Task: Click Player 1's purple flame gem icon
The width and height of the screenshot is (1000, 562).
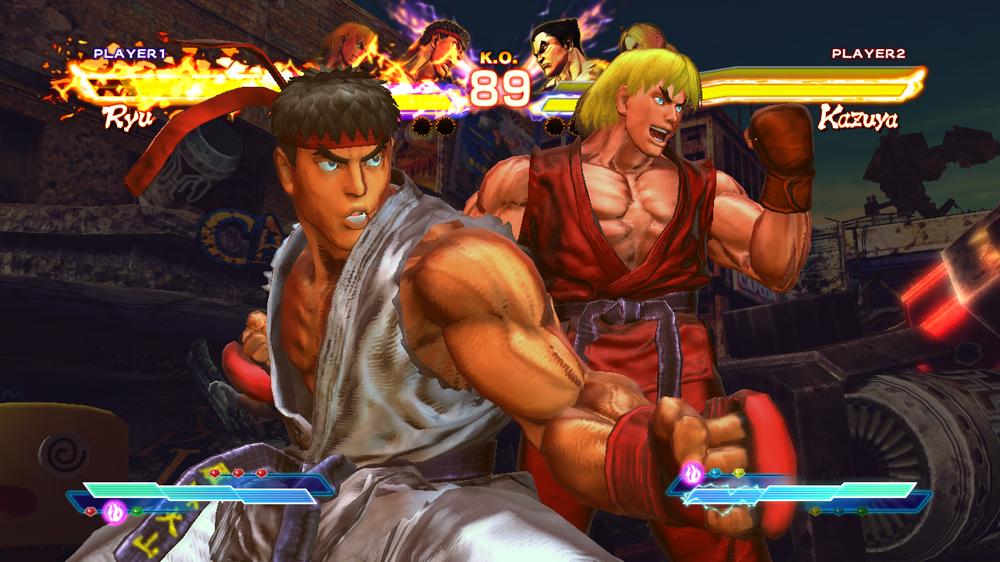Action: point(115,512)
